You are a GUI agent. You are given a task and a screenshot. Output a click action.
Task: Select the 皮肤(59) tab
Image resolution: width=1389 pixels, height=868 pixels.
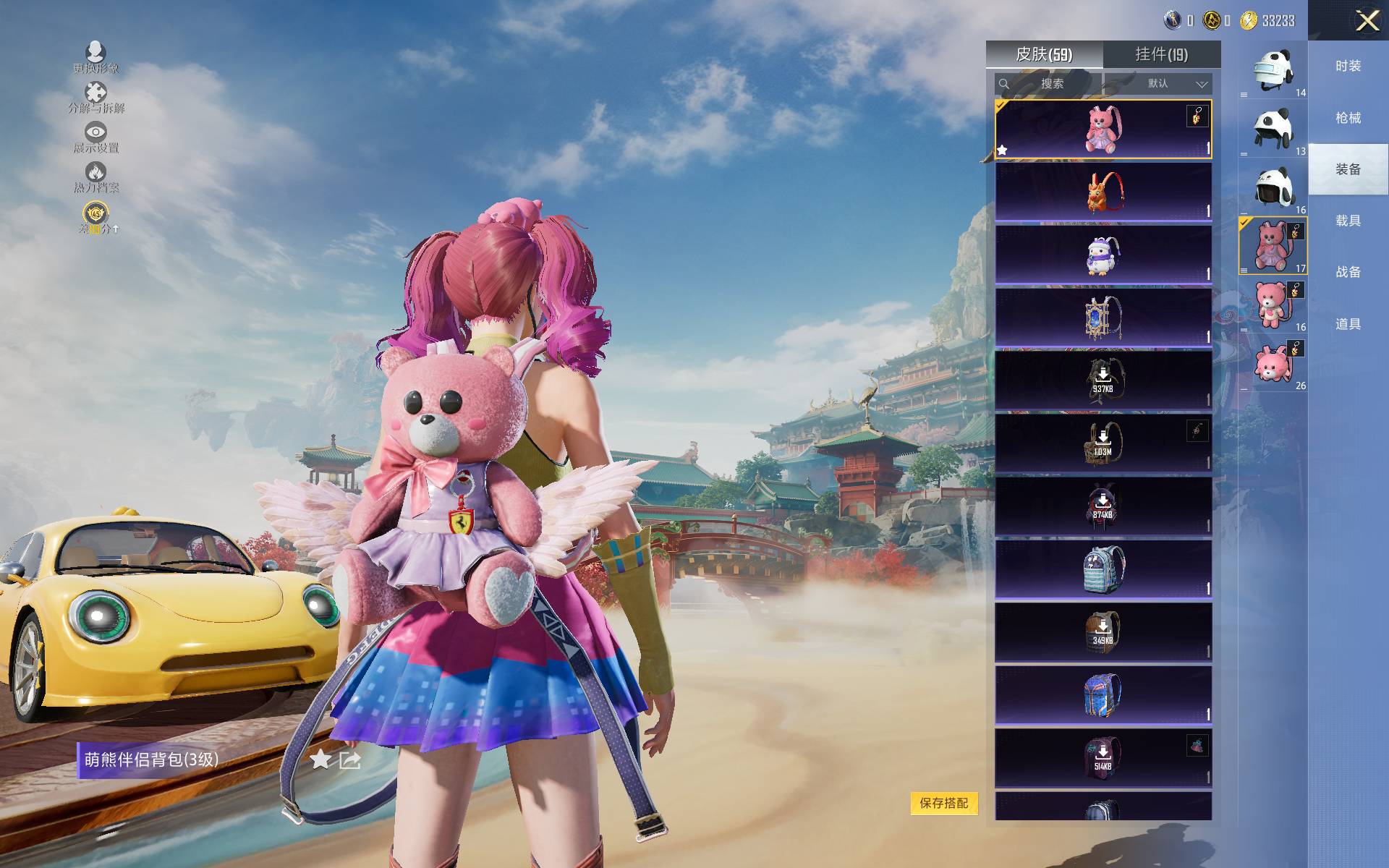pyautogui.click(x=1044, y=54)
